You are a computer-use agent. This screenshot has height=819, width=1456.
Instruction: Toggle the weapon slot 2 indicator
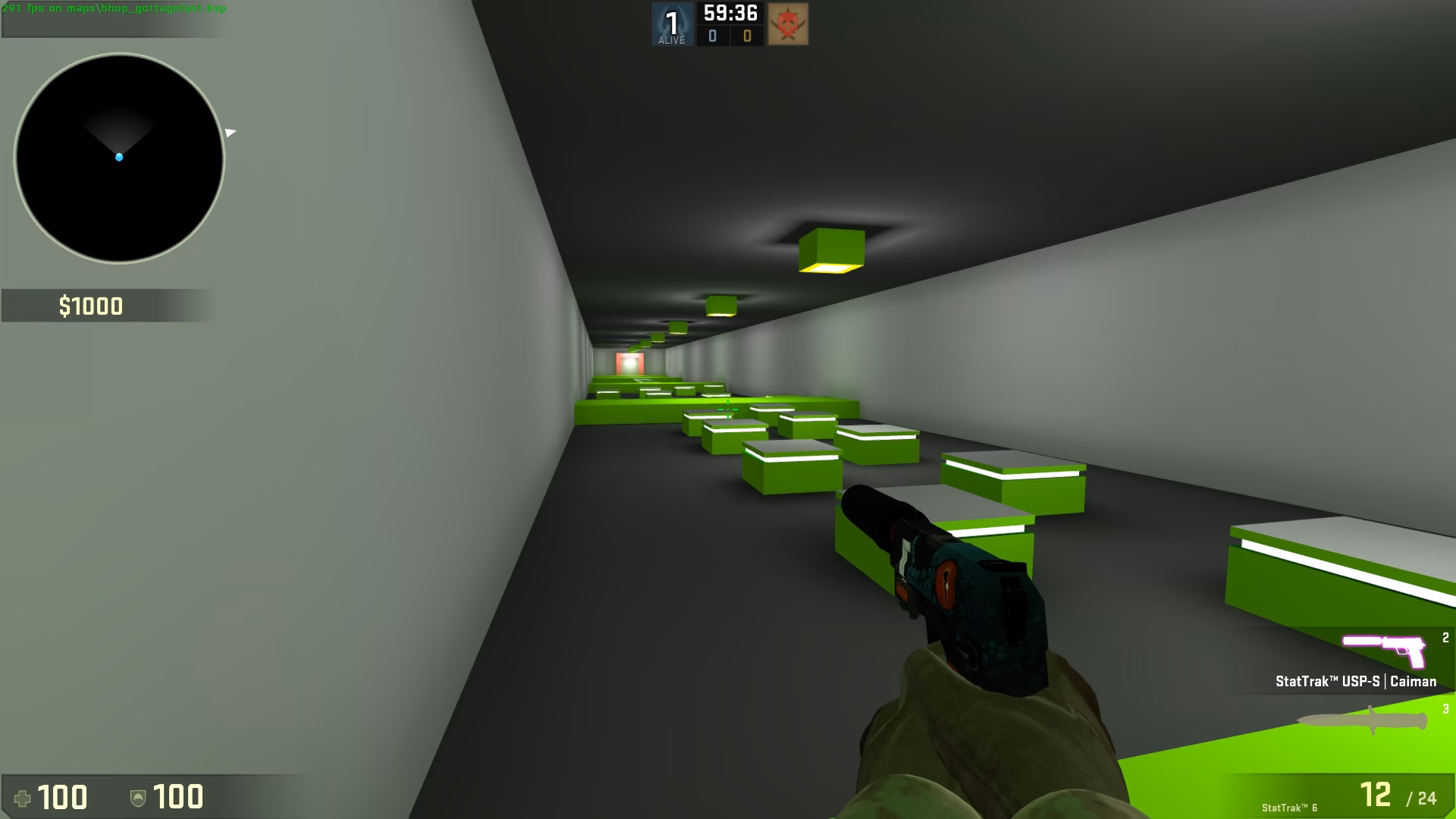(1445, 639)
